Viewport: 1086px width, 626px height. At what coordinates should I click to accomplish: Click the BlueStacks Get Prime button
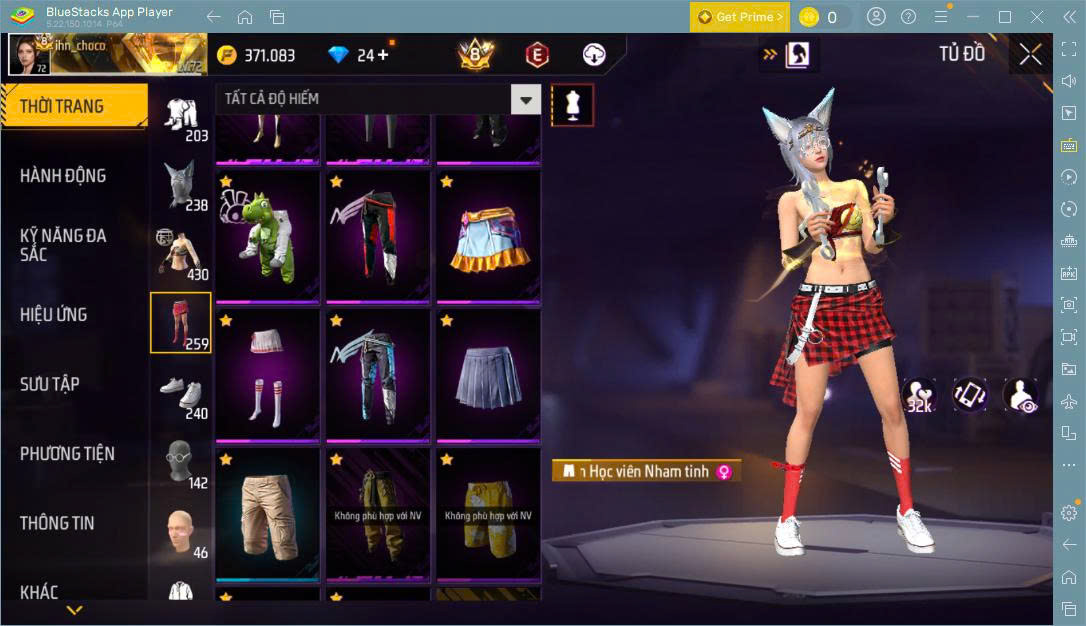point(739,17)
